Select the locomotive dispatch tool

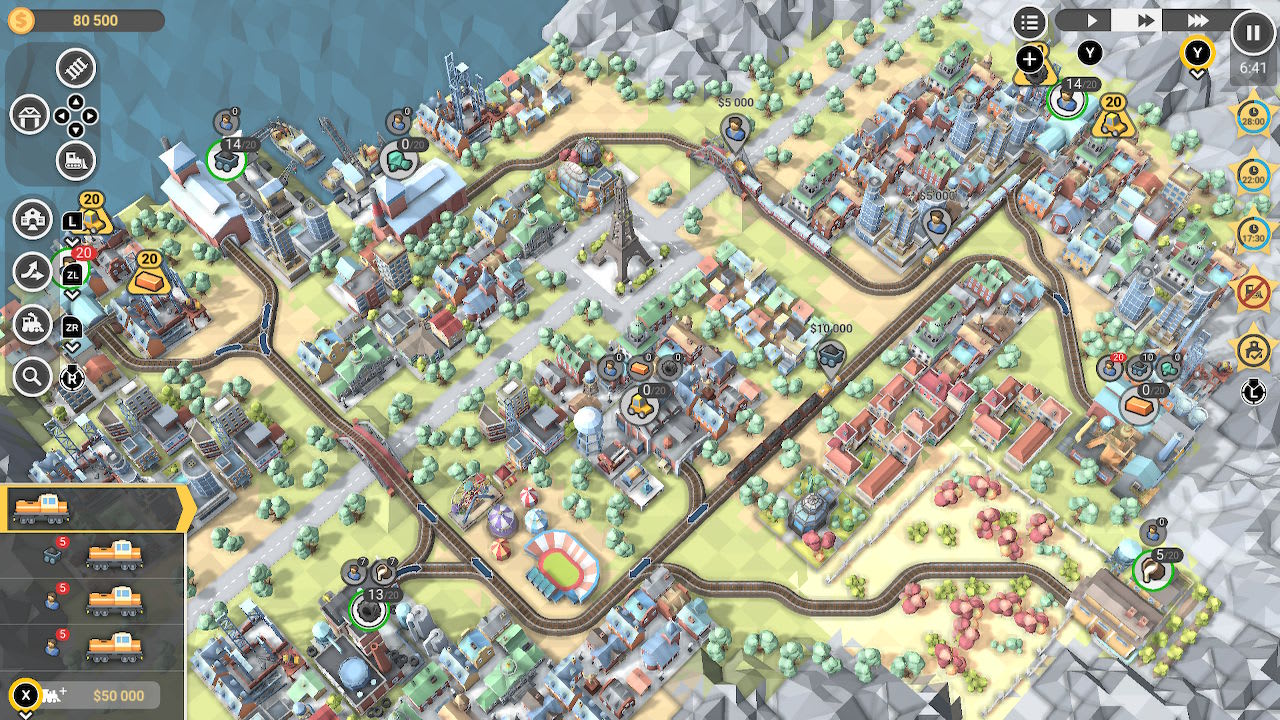[x=32, y=326]
